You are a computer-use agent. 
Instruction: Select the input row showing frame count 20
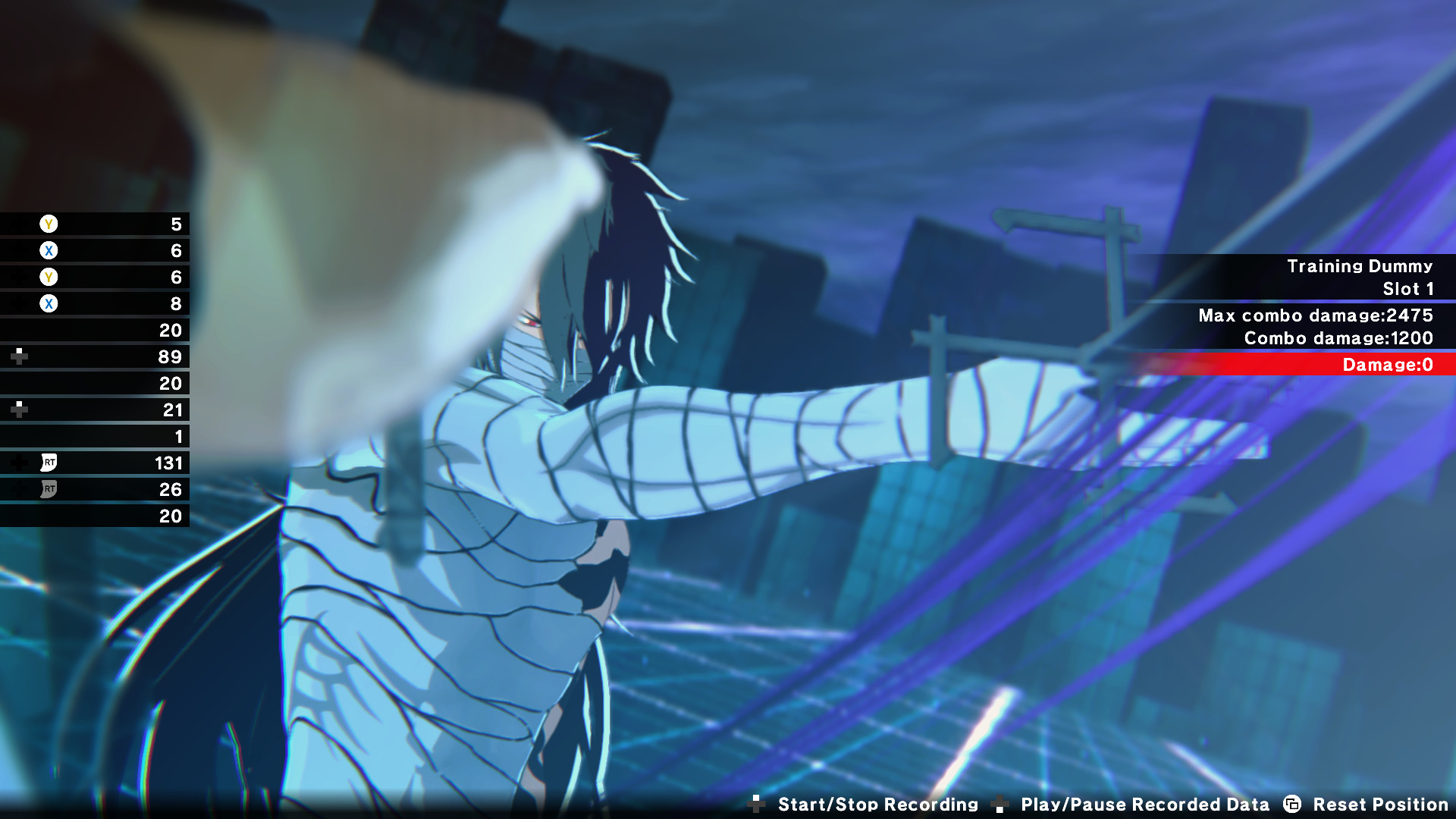point(95,331)
